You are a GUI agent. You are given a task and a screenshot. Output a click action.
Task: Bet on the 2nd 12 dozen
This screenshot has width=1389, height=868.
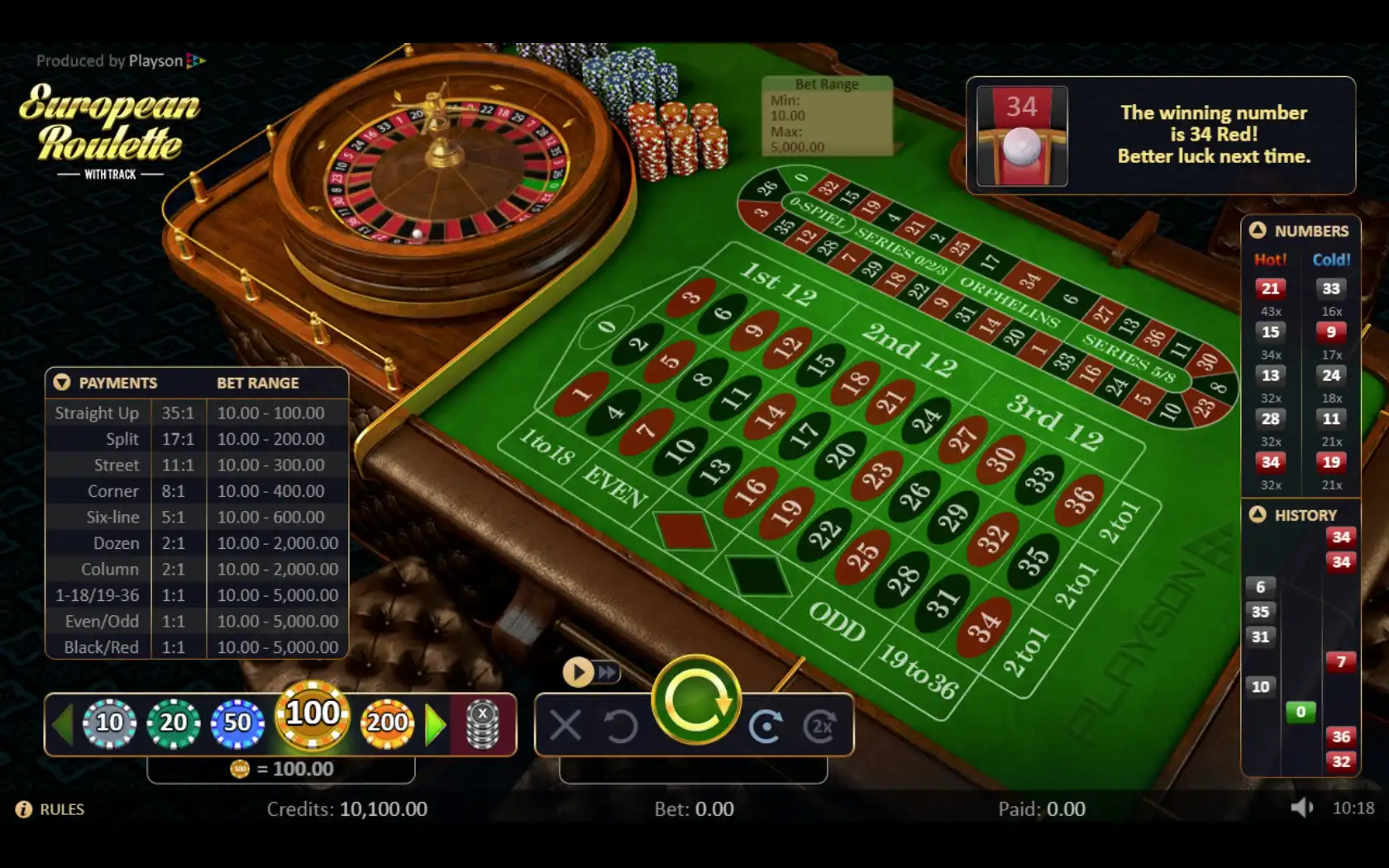coord(909,349)
